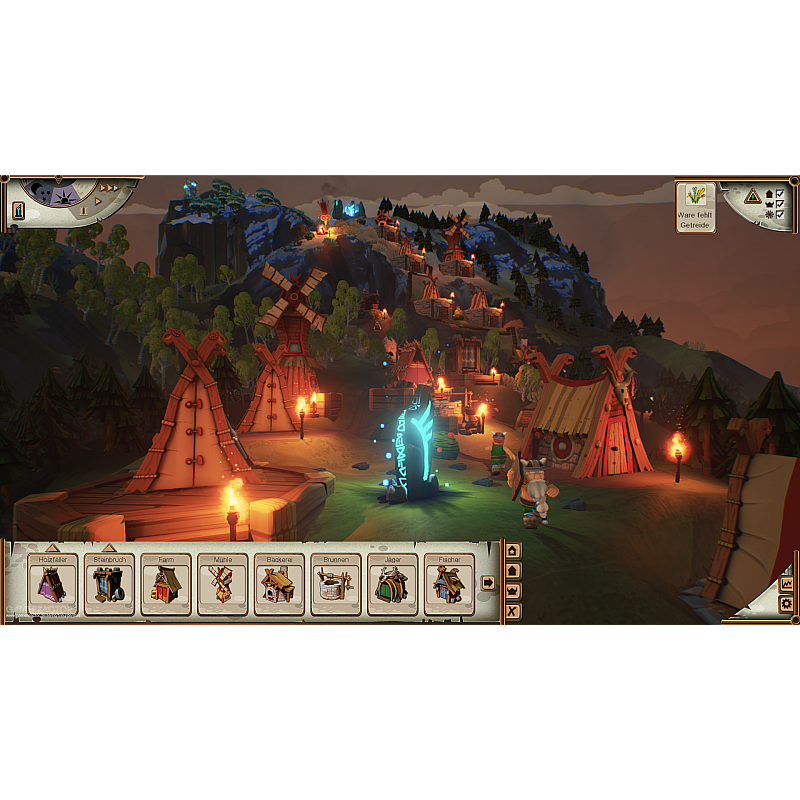Show next page of buildings with arrow
The width and height of the screenshot is (800, 800).
[488, 582]
